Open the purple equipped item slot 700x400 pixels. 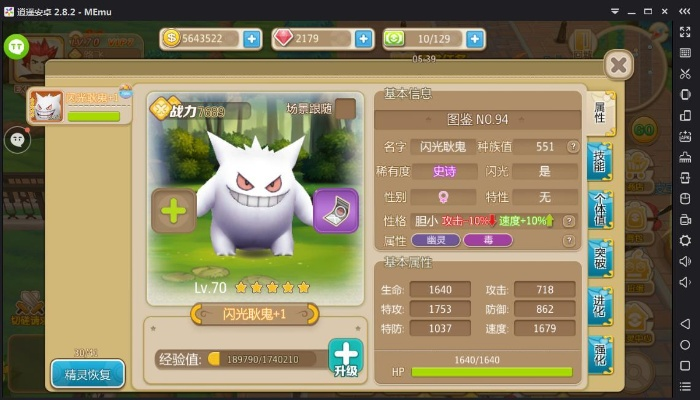click(x=335, y=211)
